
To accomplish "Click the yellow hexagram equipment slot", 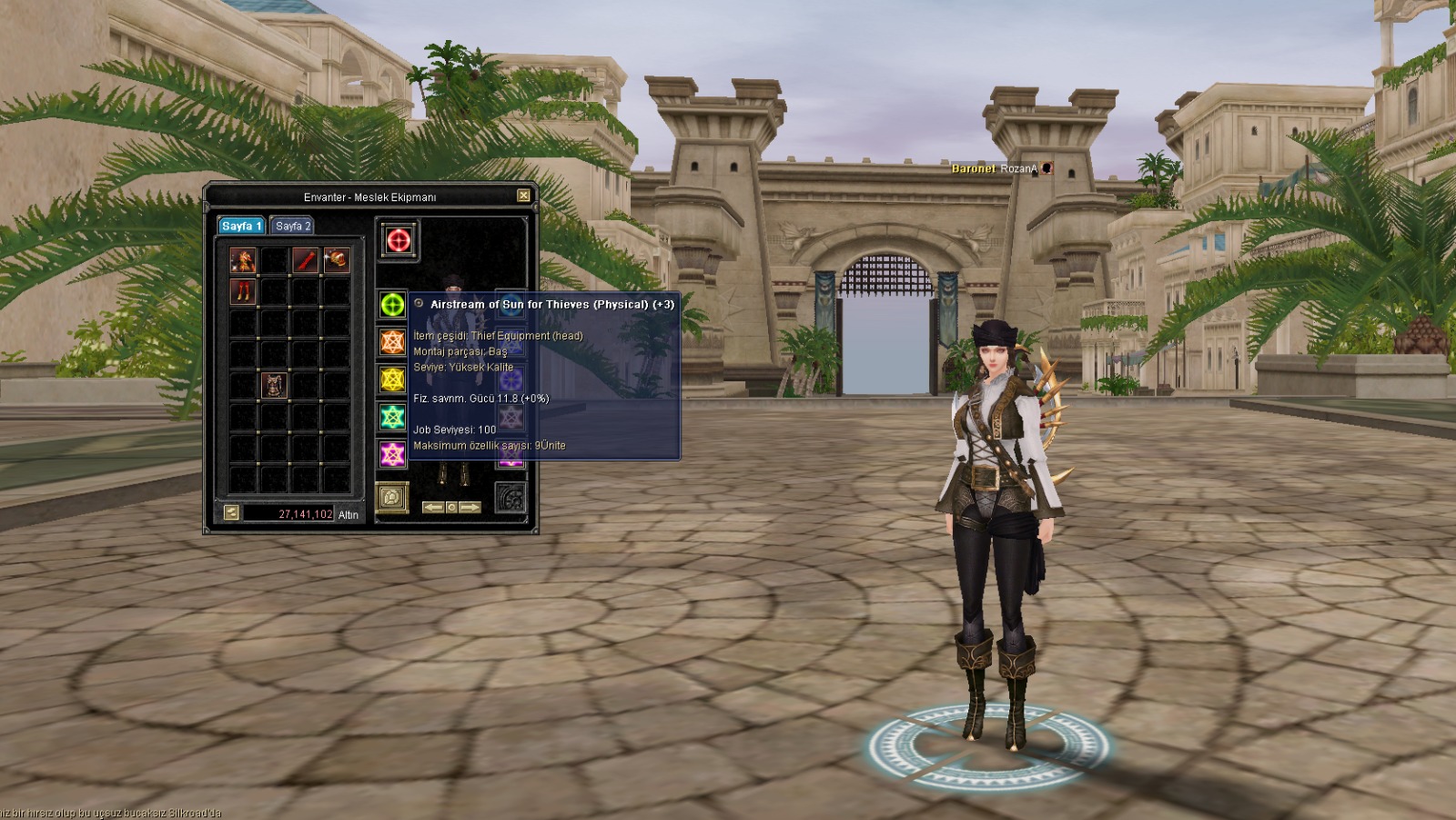I will click(x=392, y=380).
